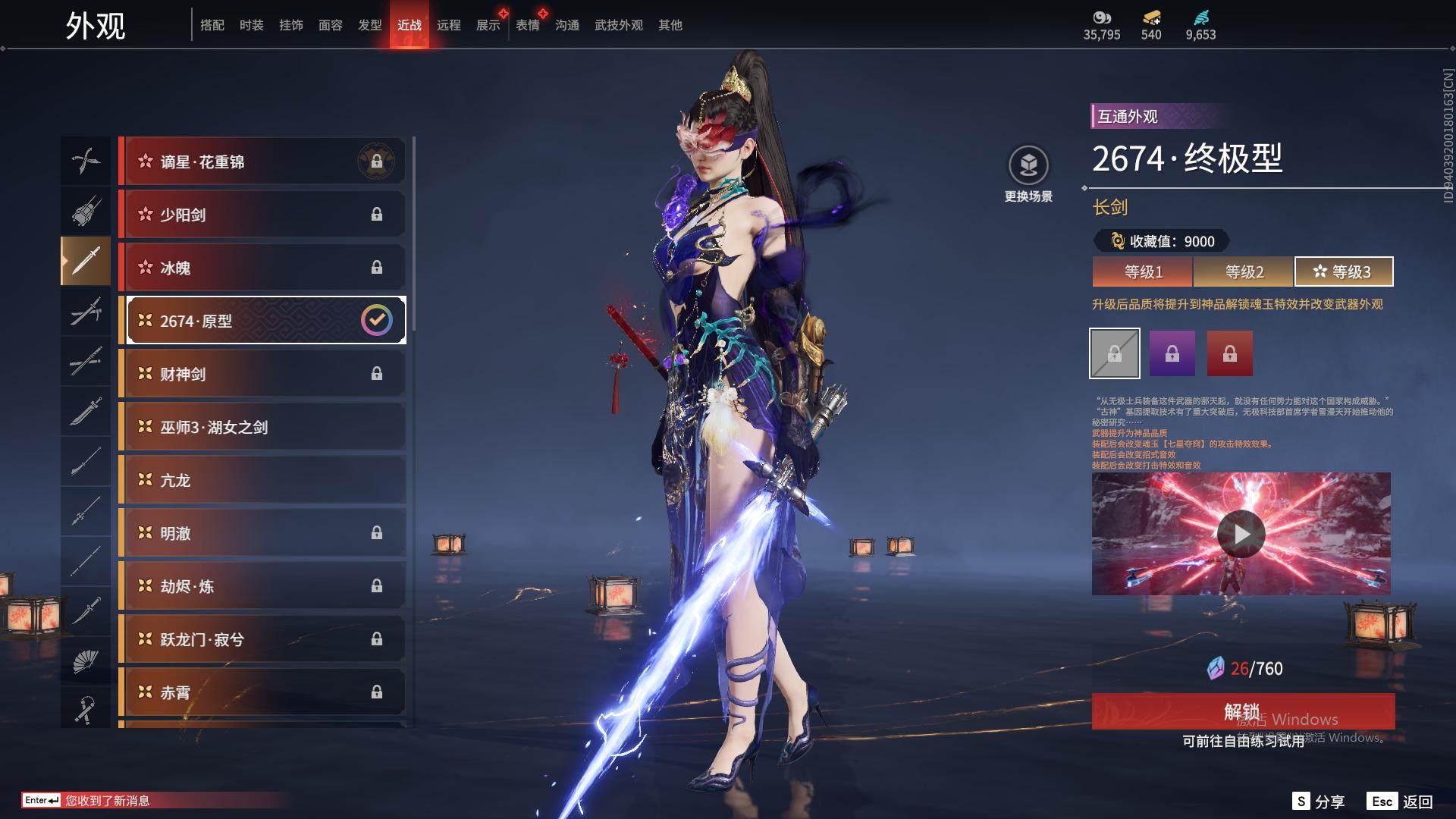
Task: Switch to 等级1 skin level
Action: pyautogui.click(x=1143, y=271)
